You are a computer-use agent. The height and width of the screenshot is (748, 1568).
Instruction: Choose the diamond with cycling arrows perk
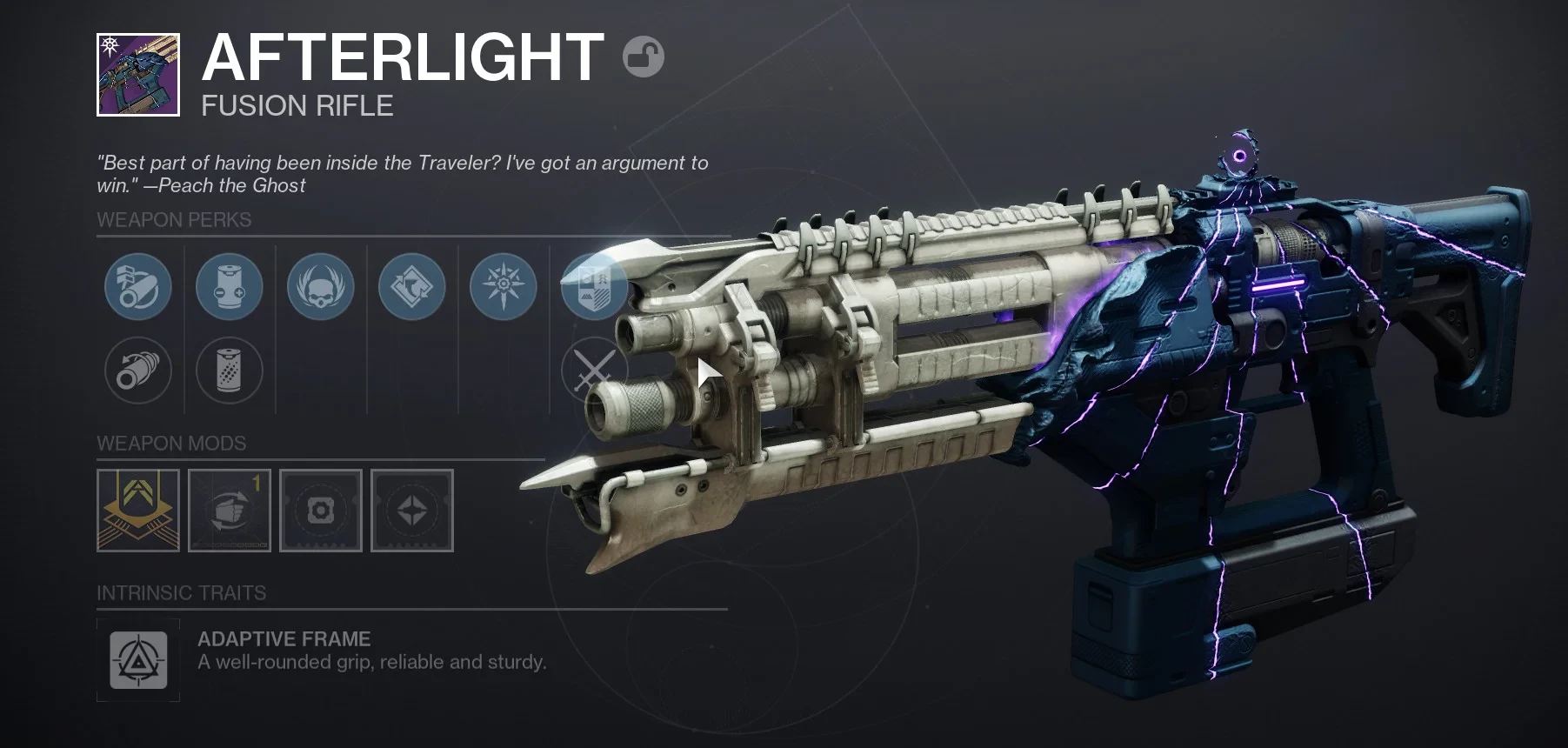412,286
